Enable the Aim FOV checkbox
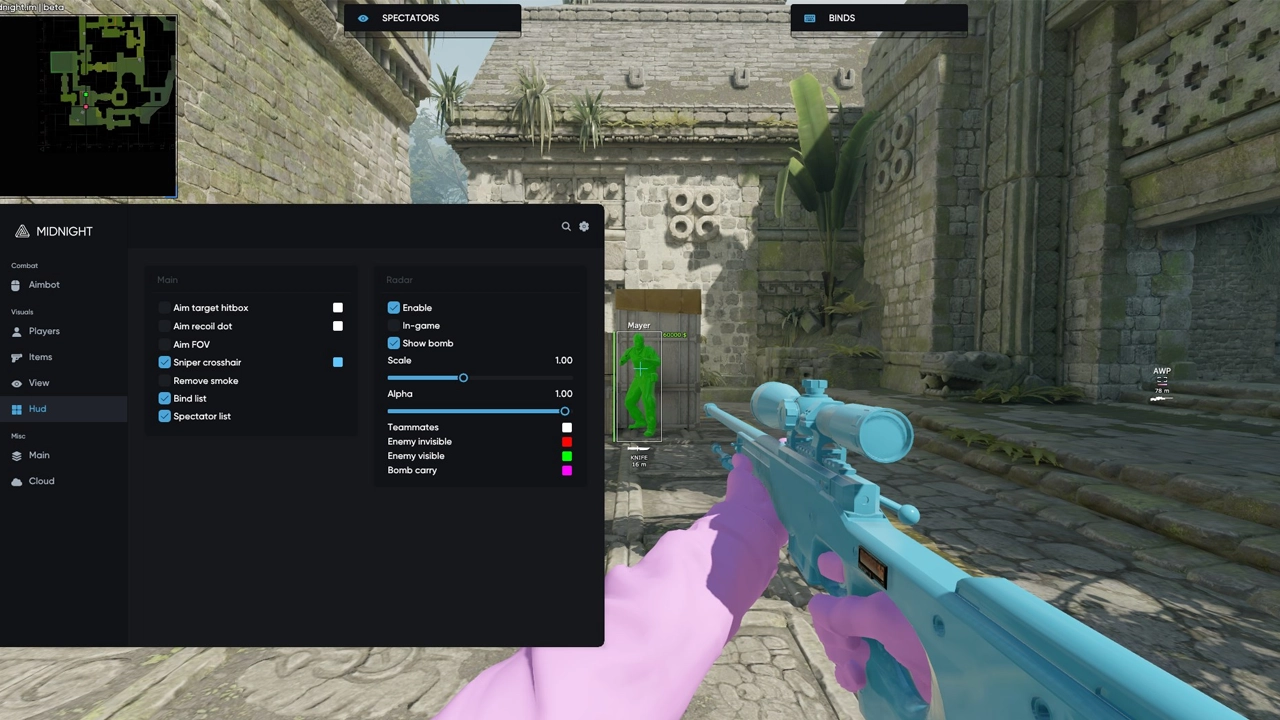The image size is (1280, 720). click(x=165, y=344)
